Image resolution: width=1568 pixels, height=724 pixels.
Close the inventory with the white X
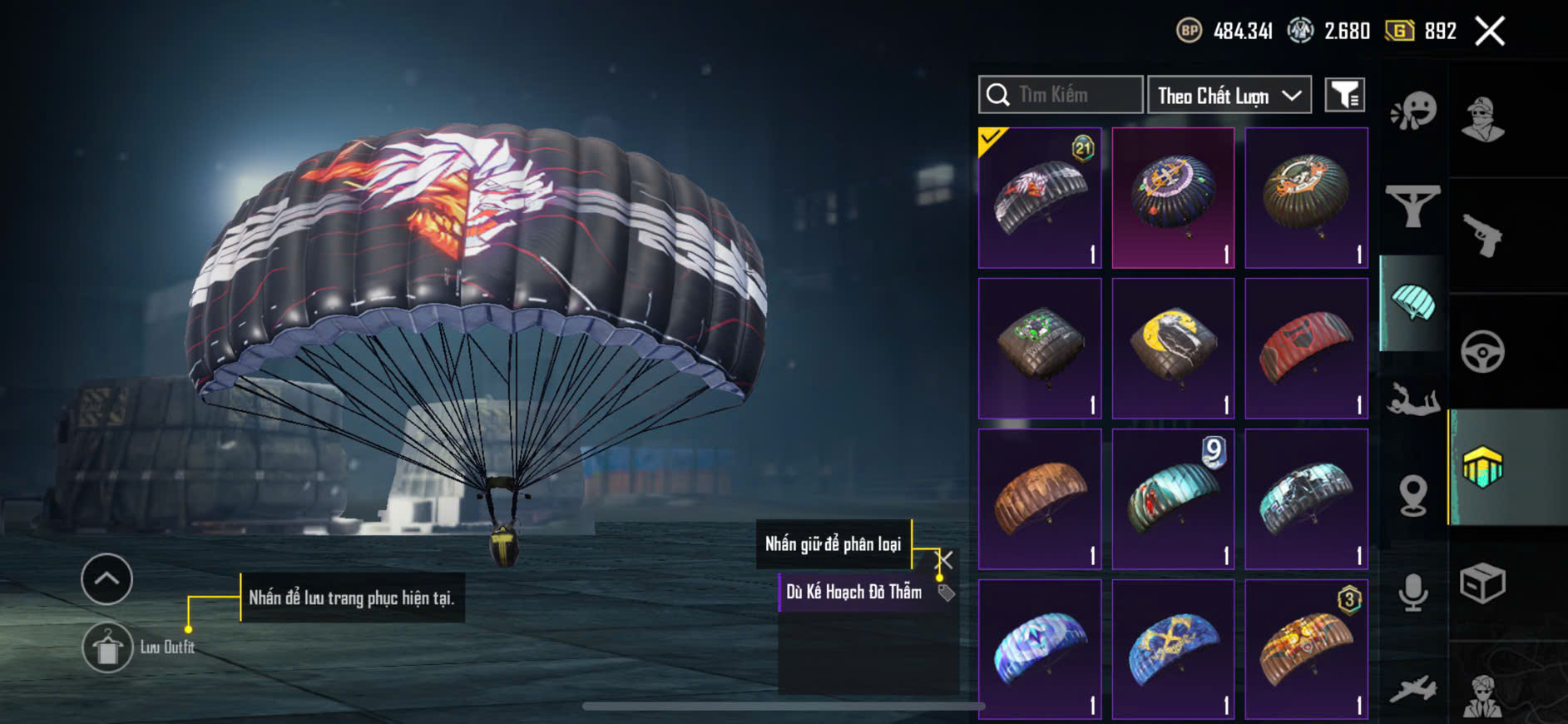[1489, 32]
